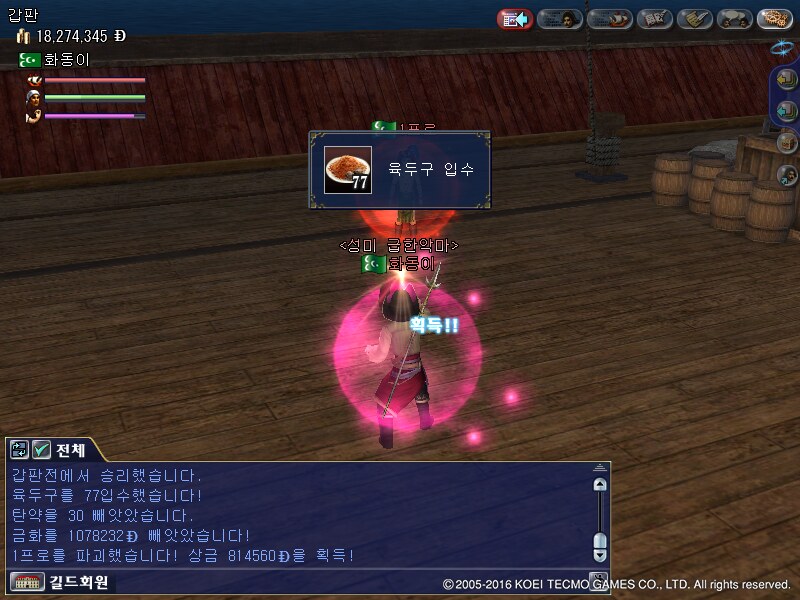Click the chat log scroll-down arrow
Viewport: 800px width, 600px height.
pos(600,553)
